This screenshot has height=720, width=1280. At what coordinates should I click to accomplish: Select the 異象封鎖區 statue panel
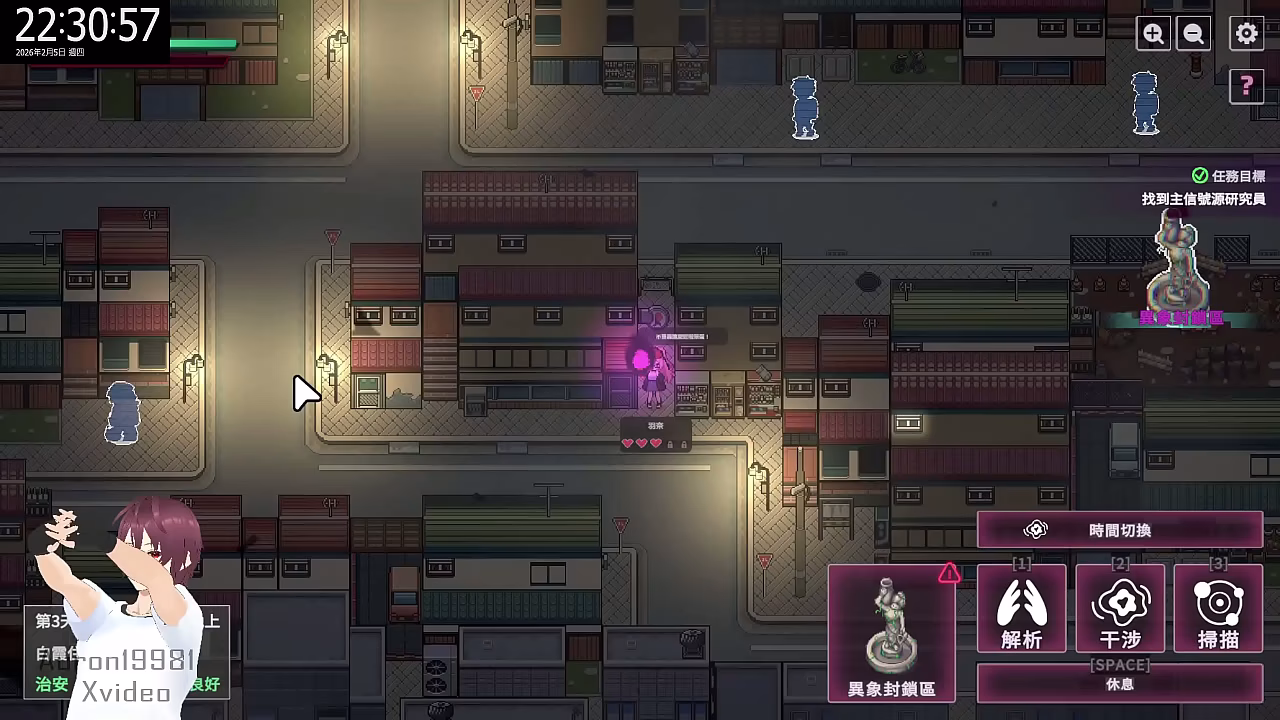(x=891, y=633)
